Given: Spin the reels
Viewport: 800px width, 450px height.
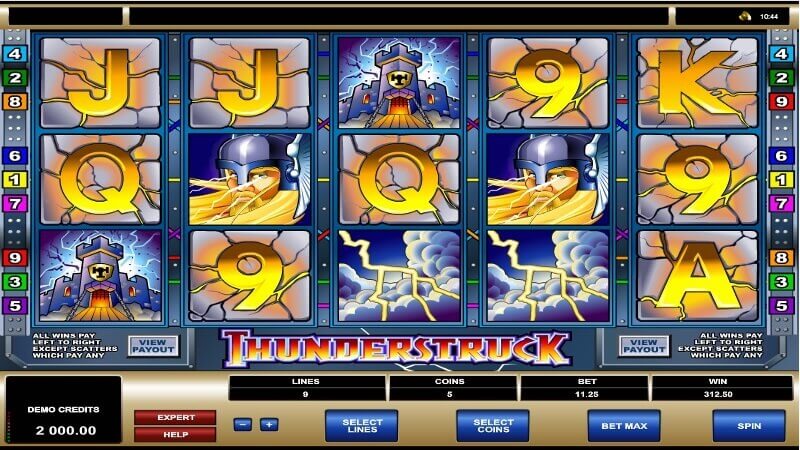Looking at the screenshot, I should point(748,425).
